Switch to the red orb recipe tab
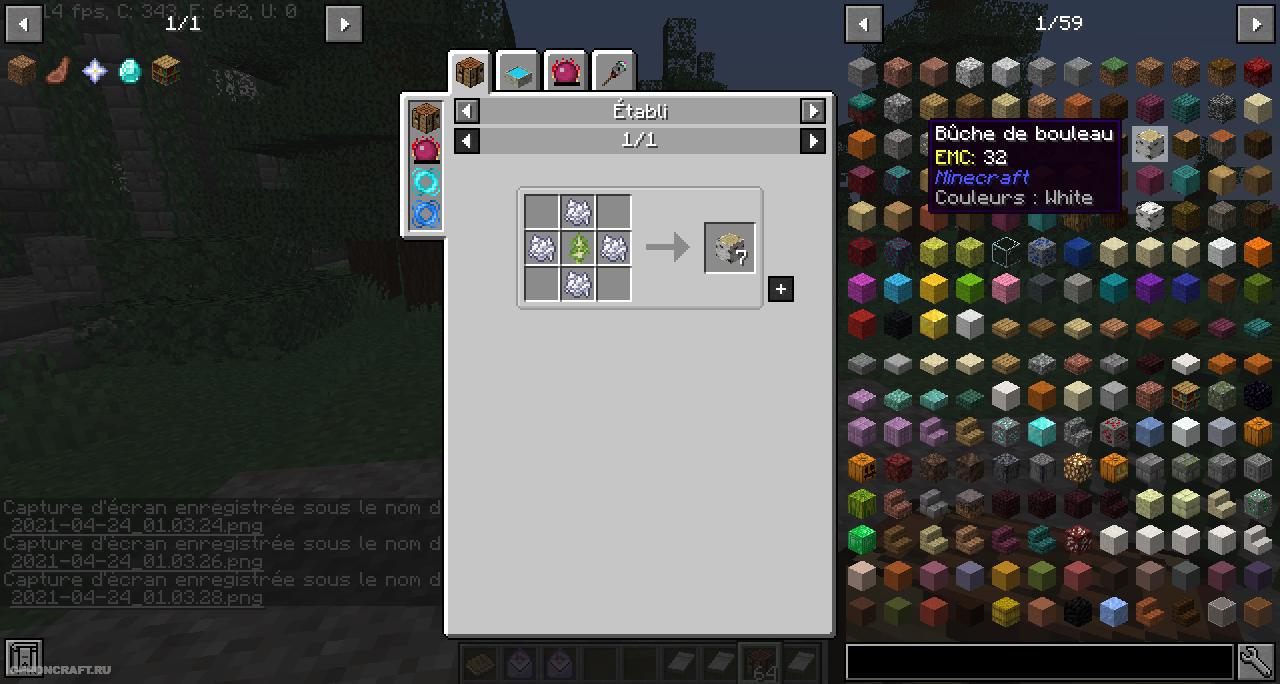Screen dimensions: 1280x684 566,72
